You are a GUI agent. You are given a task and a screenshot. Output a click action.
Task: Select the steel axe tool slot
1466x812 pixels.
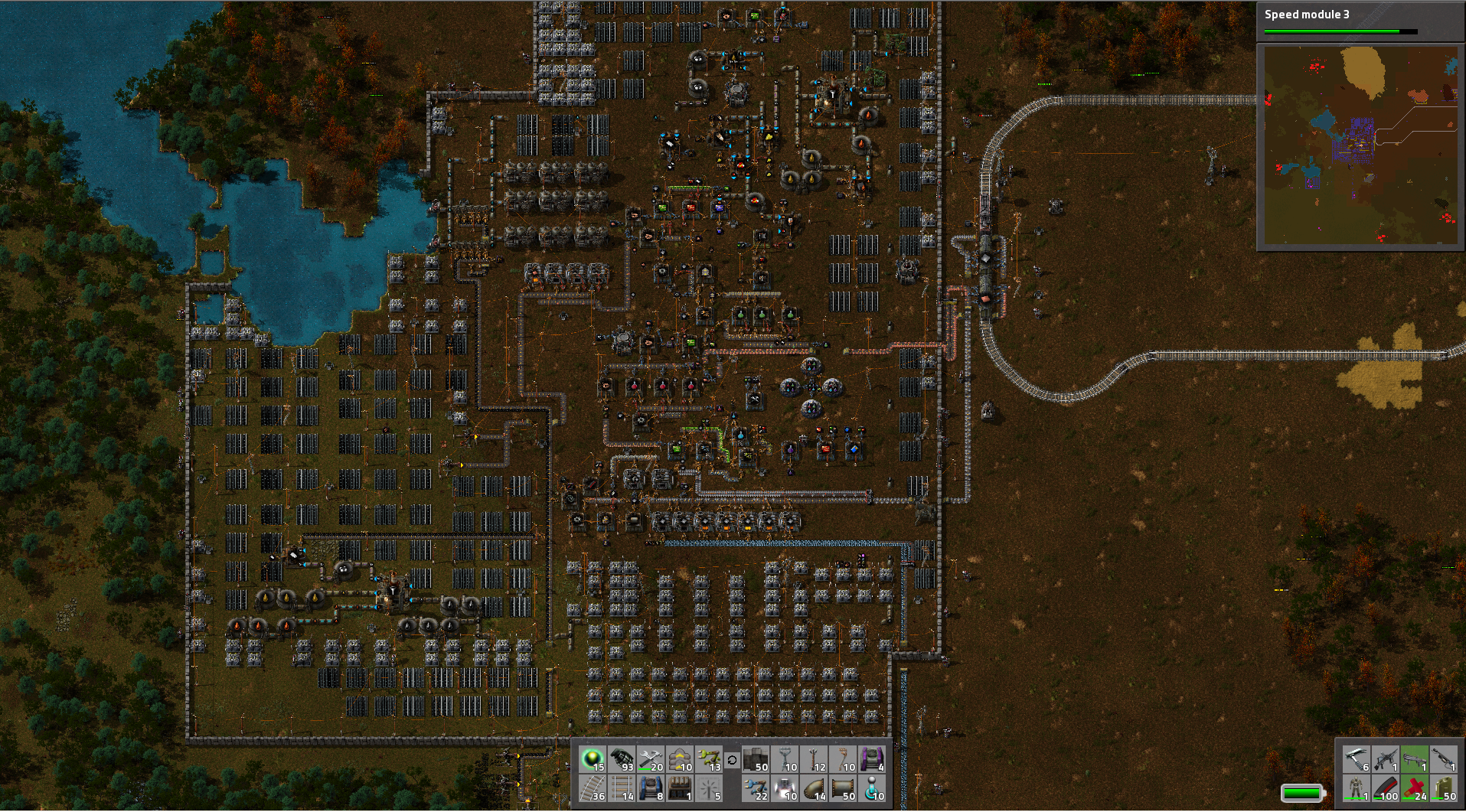coord(1356,759)
